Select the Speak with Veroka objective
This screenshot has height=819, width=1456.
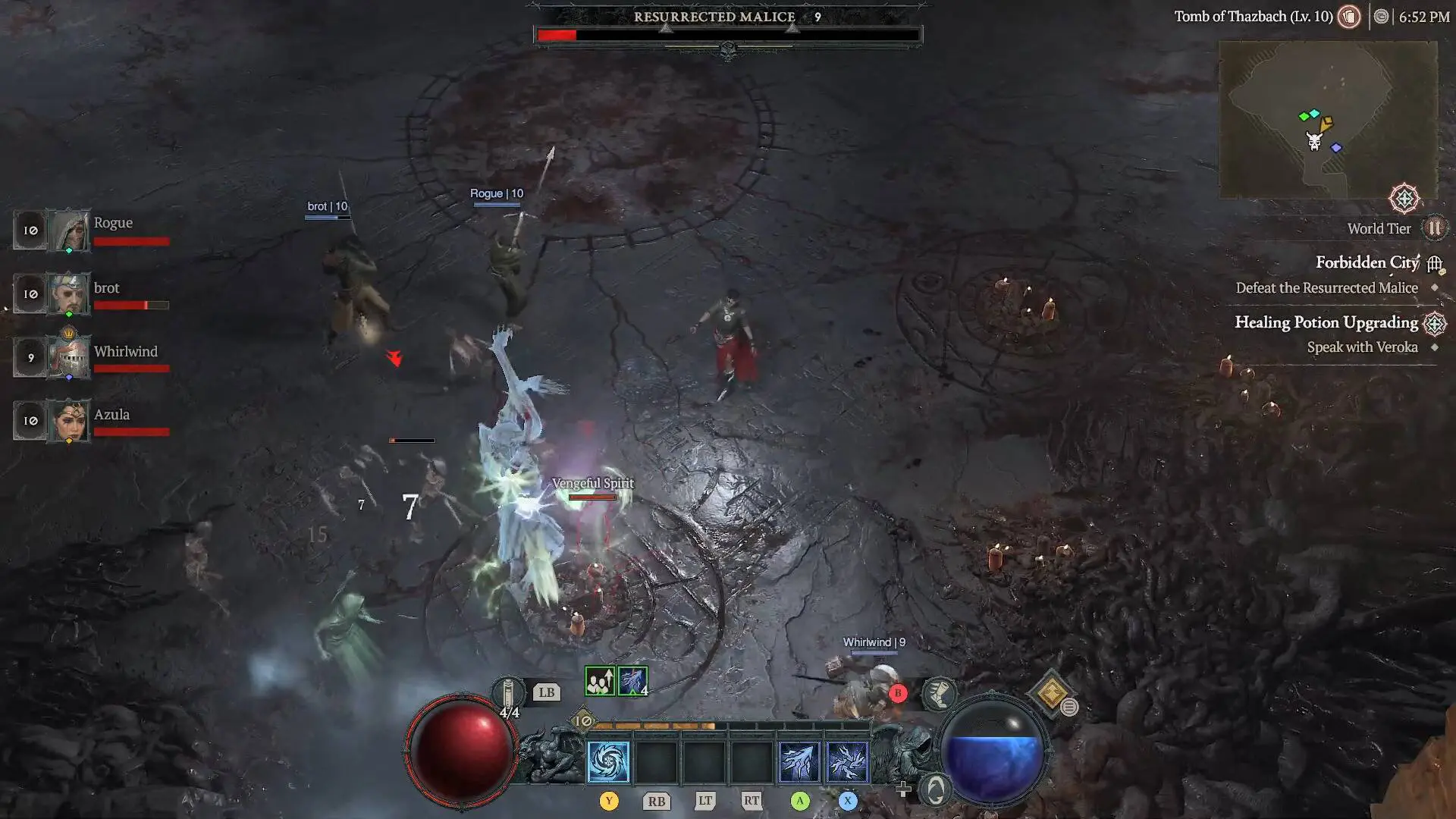click(1363, 347)
